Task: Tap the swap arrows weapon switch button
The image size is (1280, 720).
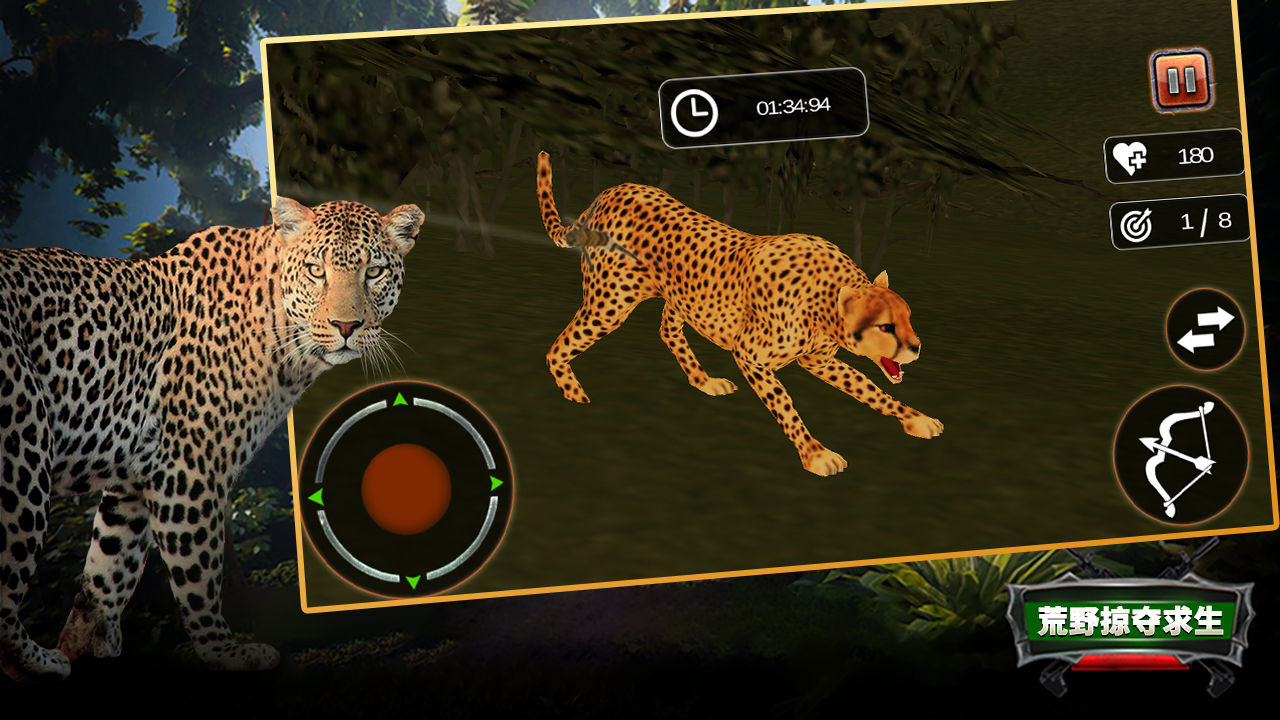Action: pyautogui.click(x=1205, y=330)
